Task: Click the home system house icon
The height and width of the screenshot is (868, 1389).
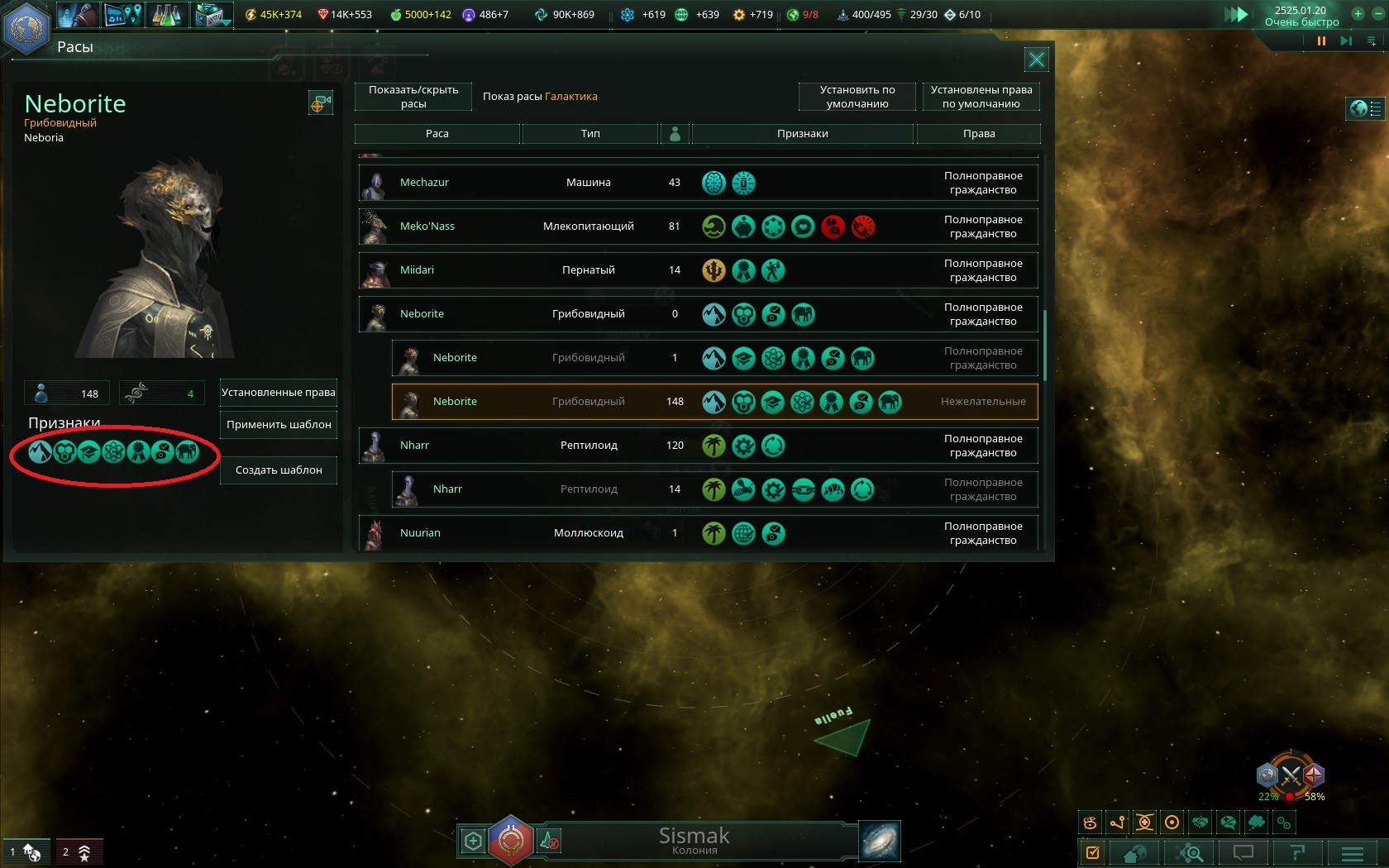Action: (x=1134, y=852)
